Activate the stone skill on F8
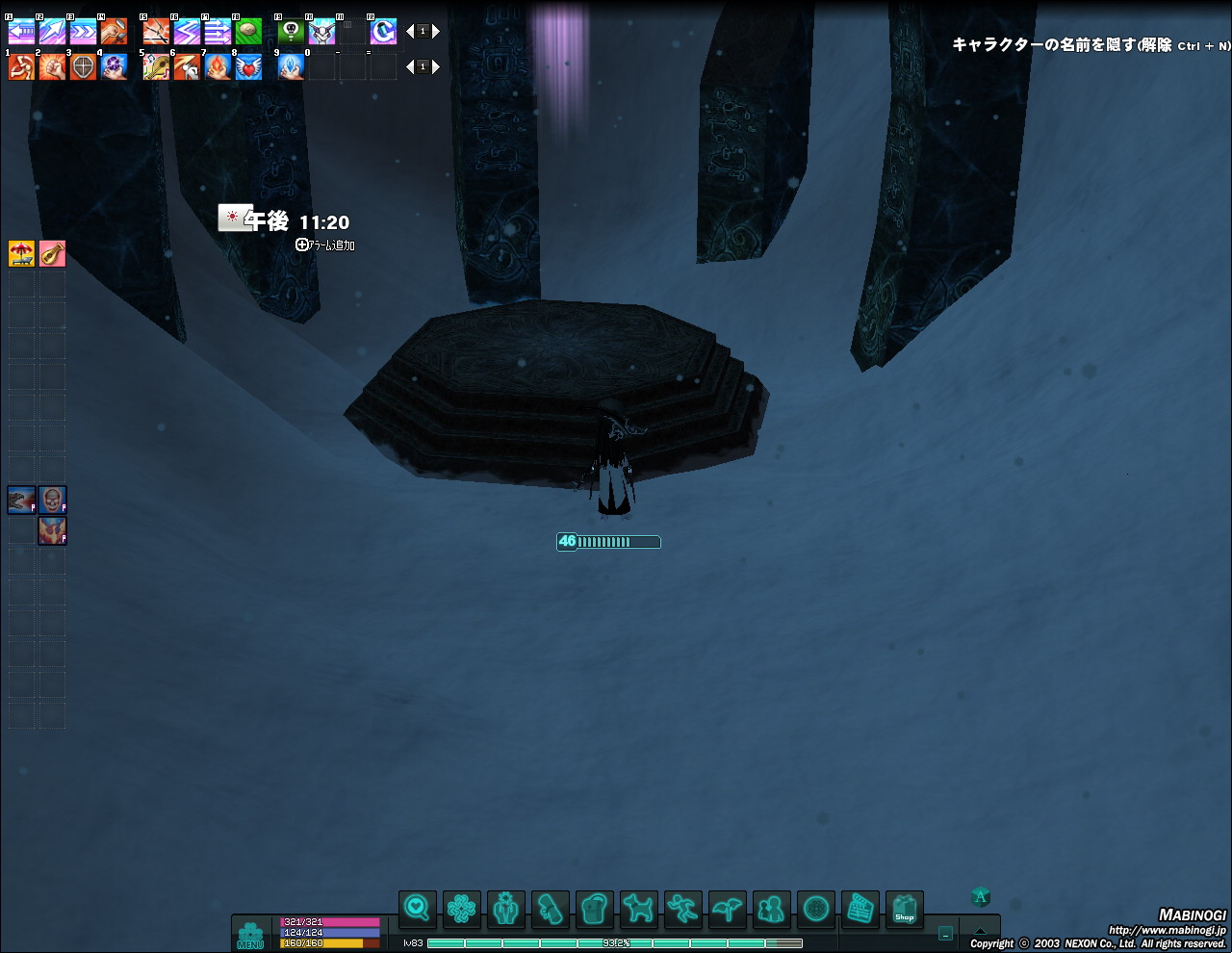The image size is (1232, 953). point(248,32)
